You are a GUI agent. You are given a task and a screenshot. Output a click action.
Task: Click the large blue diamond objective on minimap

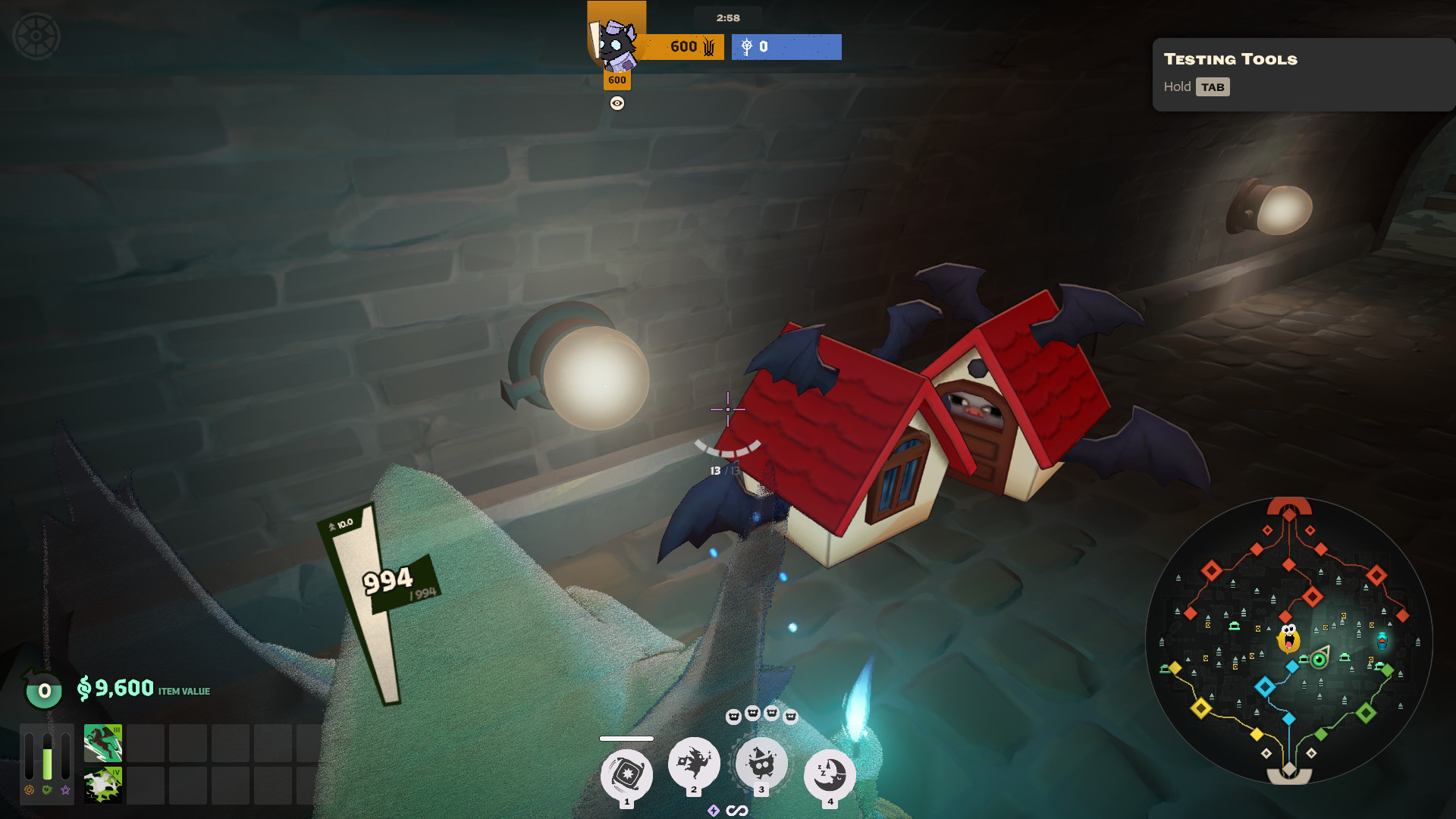pyautogui.click(x=1264, y=687)
